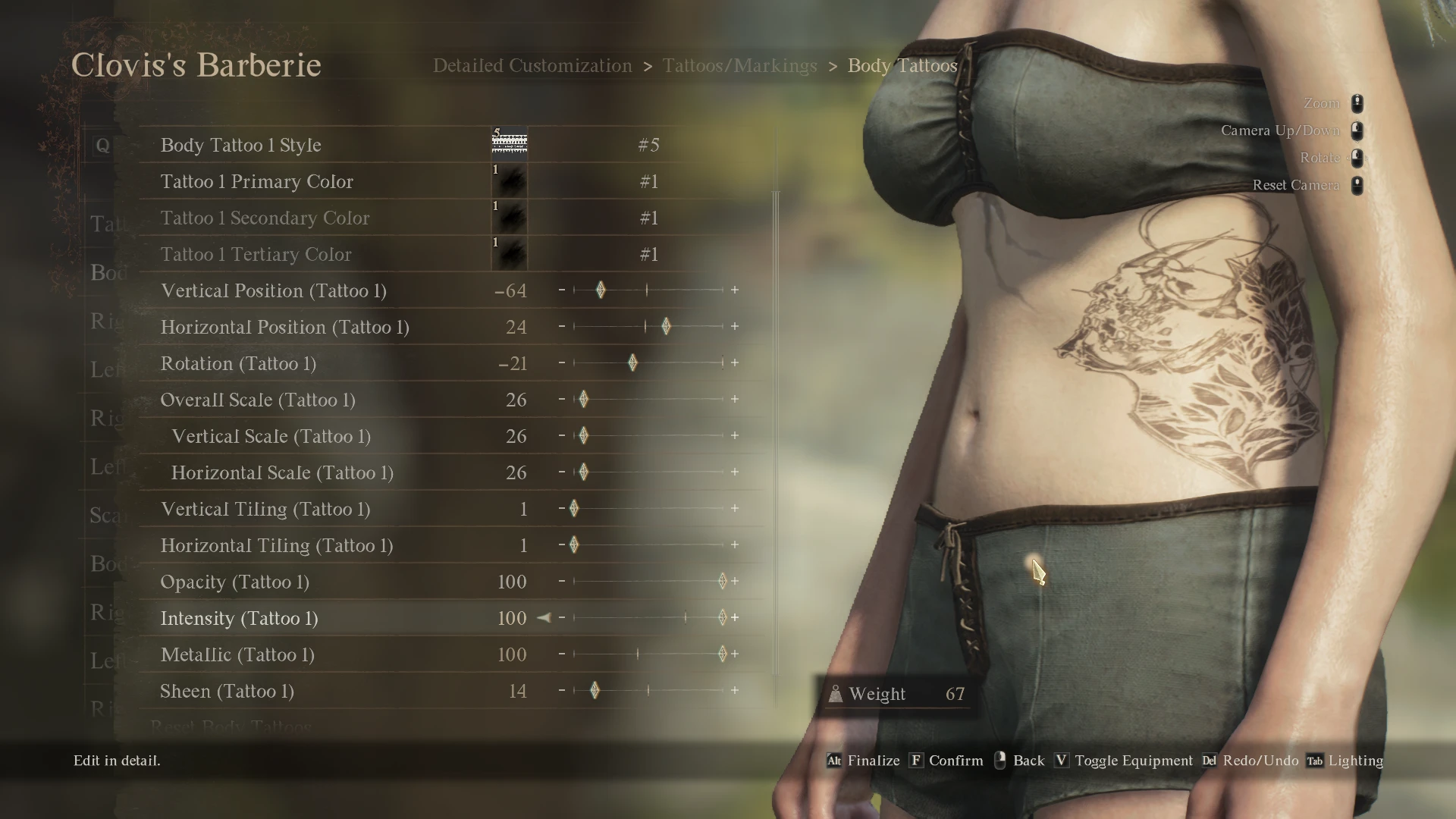Adjust the Overall Scale slider handle

point(584,400)
